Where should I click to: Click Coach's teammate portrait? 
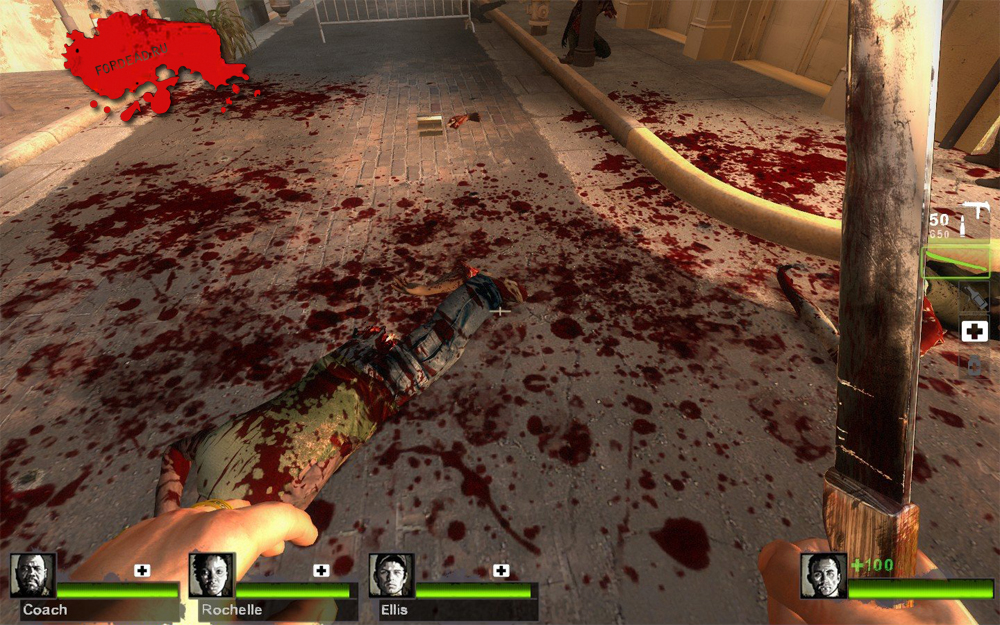point(33,576)
